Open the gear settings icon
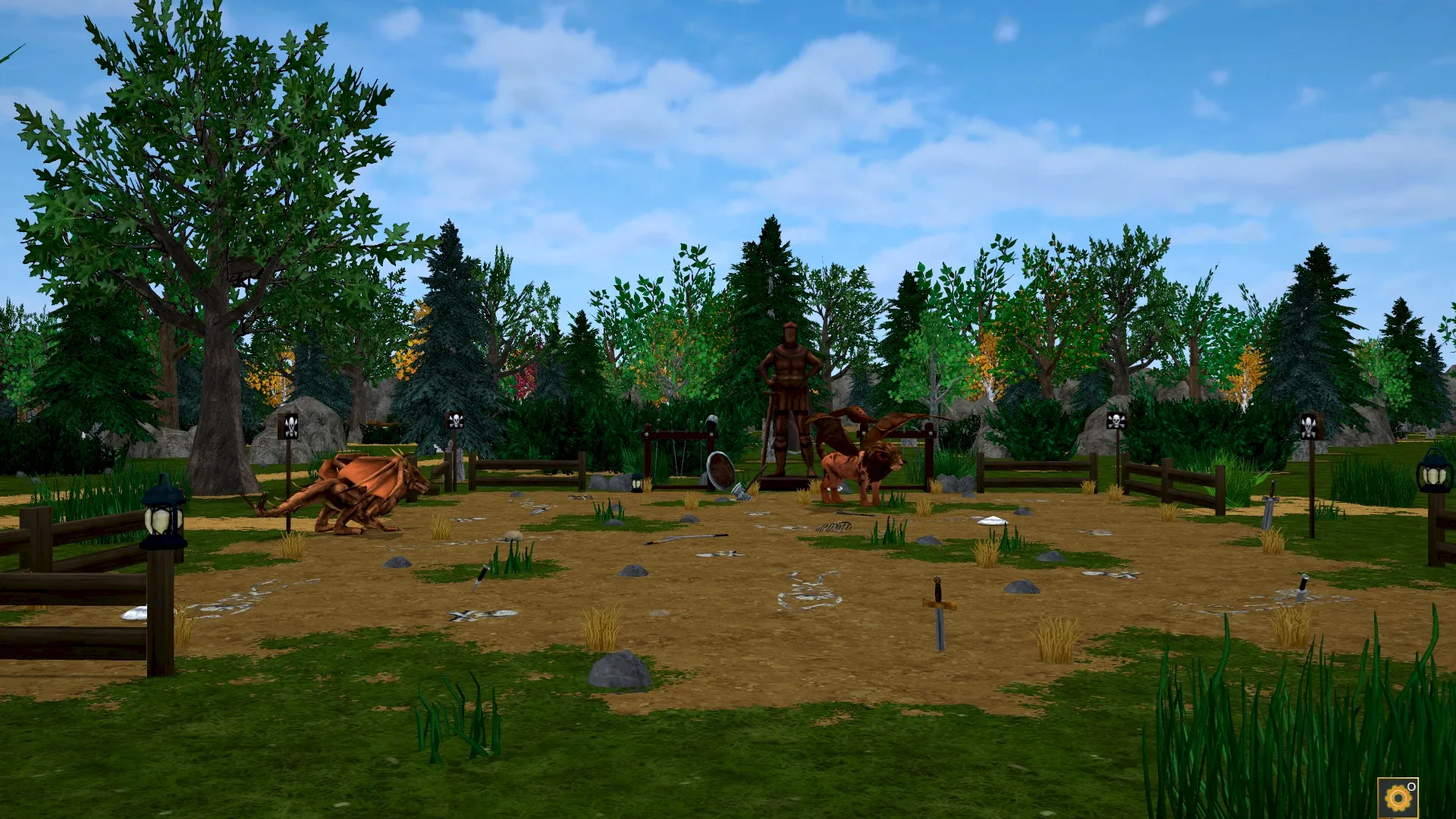The width and height of the screenshot is (1456, 819). click(x=1398, y=798)
